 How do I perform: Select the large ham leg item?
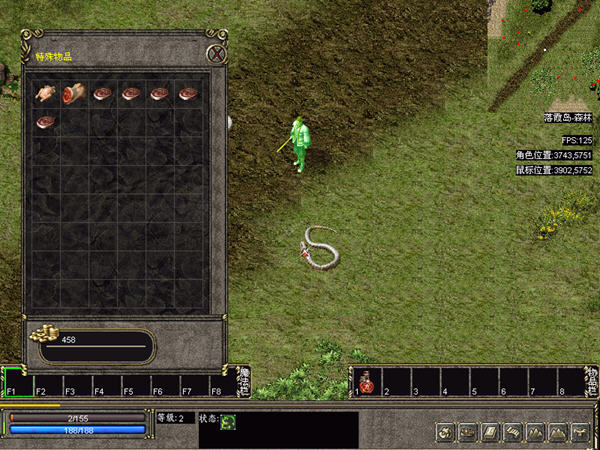point(74,94)
